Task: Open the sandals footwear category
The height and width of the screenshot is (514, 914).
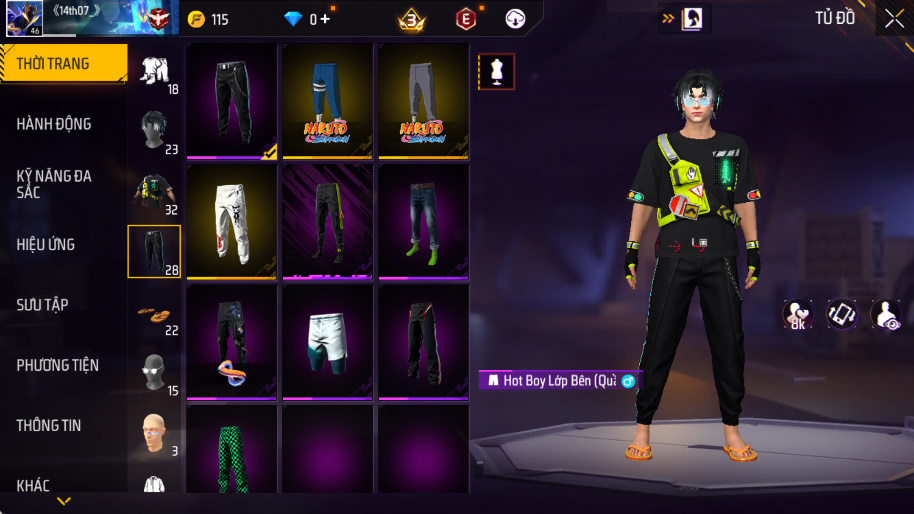Action: [154, 312]
